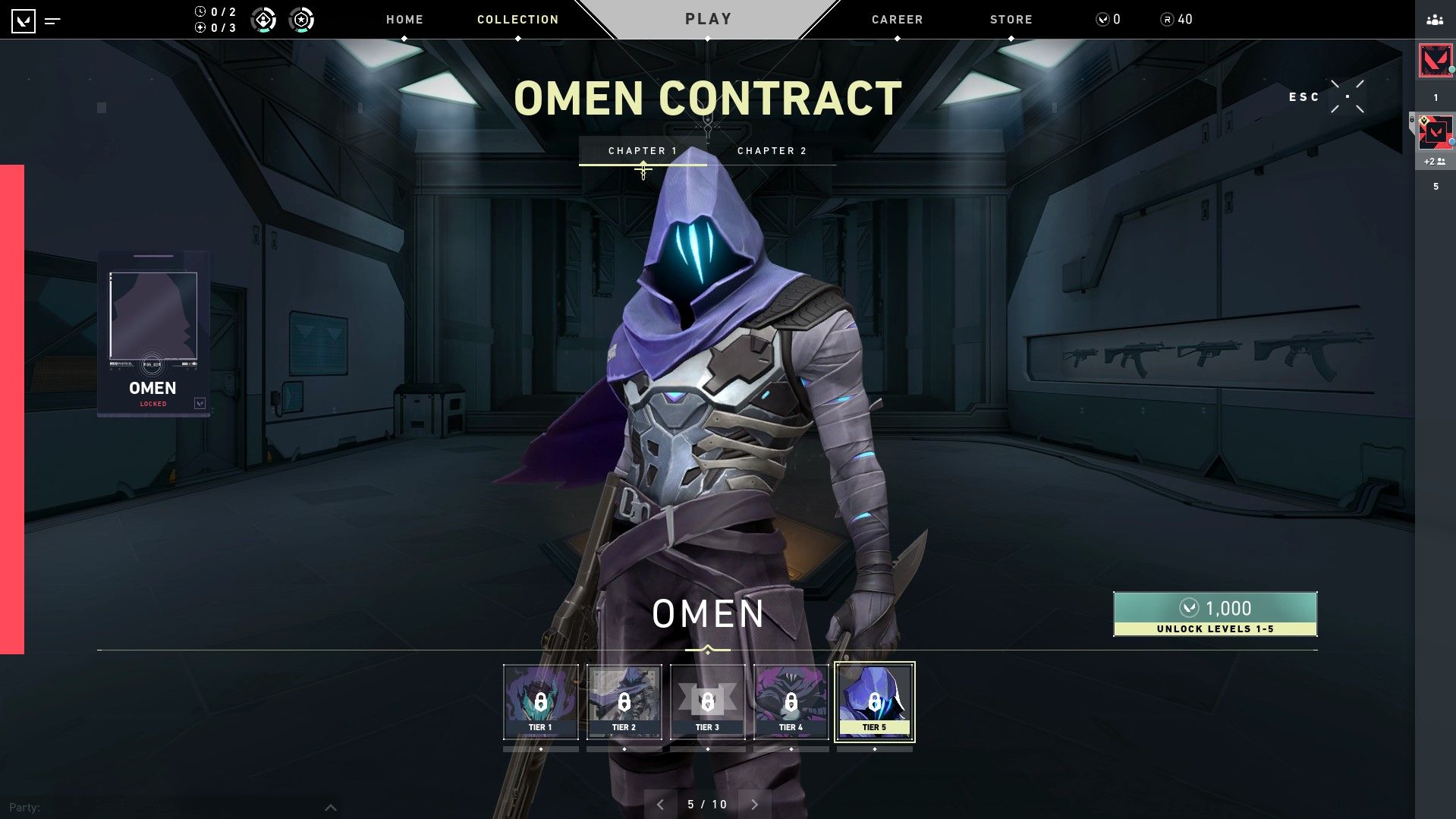Image resolution: width=1456 pixels, height=819 pixels.
Task: Go to the Collection page
Action: (517, 20)
